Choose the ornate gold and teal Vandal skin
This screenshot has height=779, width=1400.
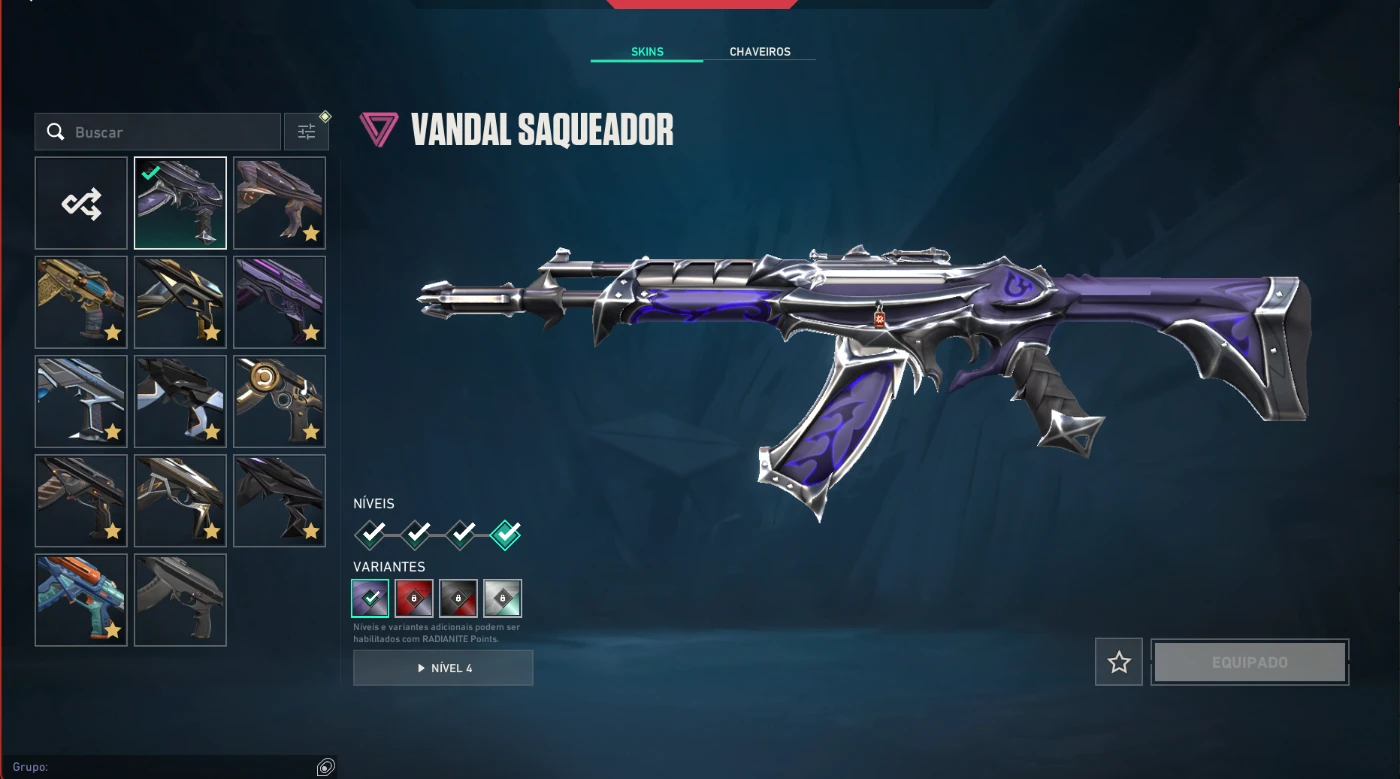pyautogui.click(x=81, y=302)
